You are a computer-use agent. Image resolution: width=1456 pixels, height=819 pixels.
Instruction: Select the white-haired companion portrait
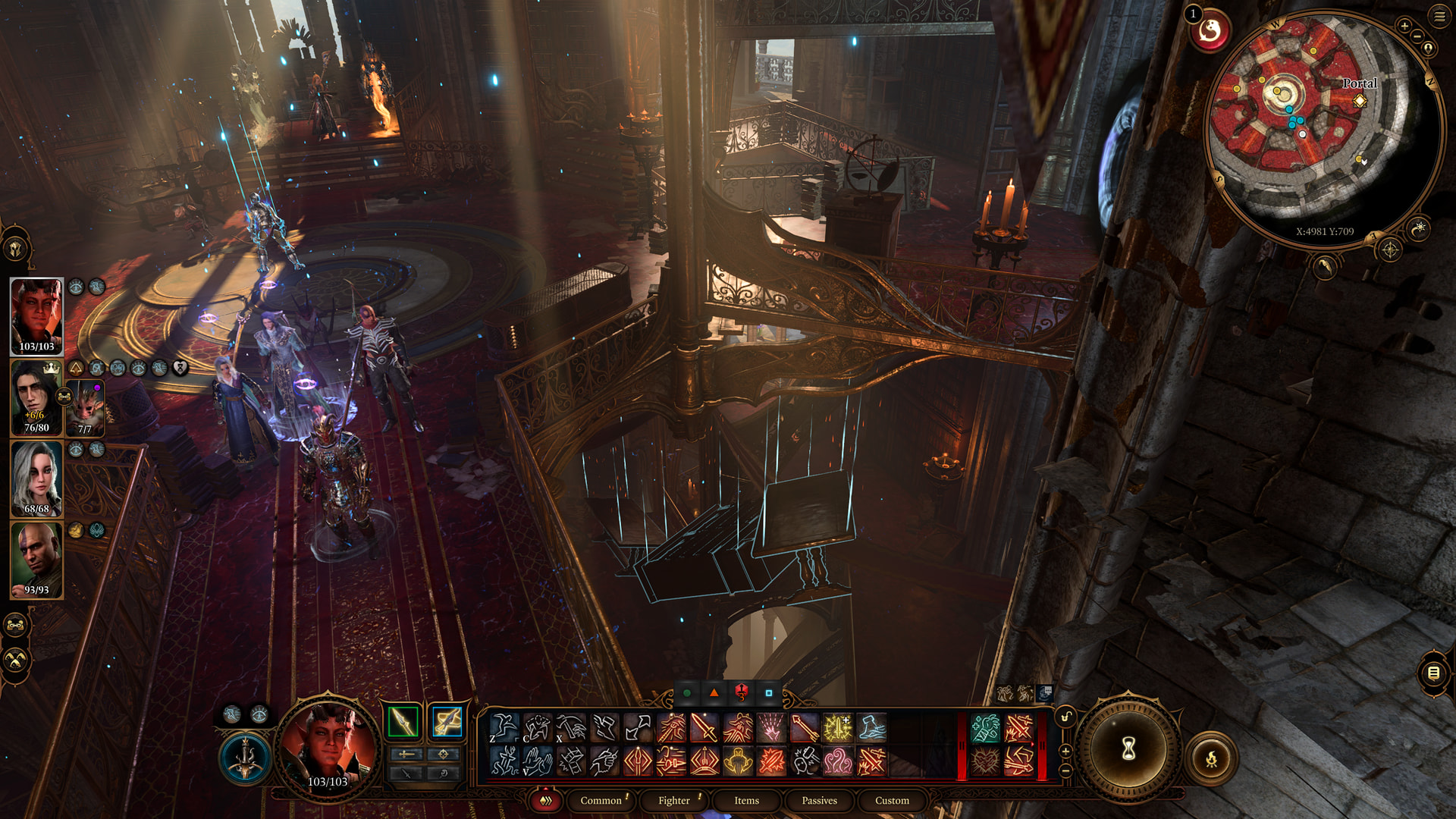point(36,479)
